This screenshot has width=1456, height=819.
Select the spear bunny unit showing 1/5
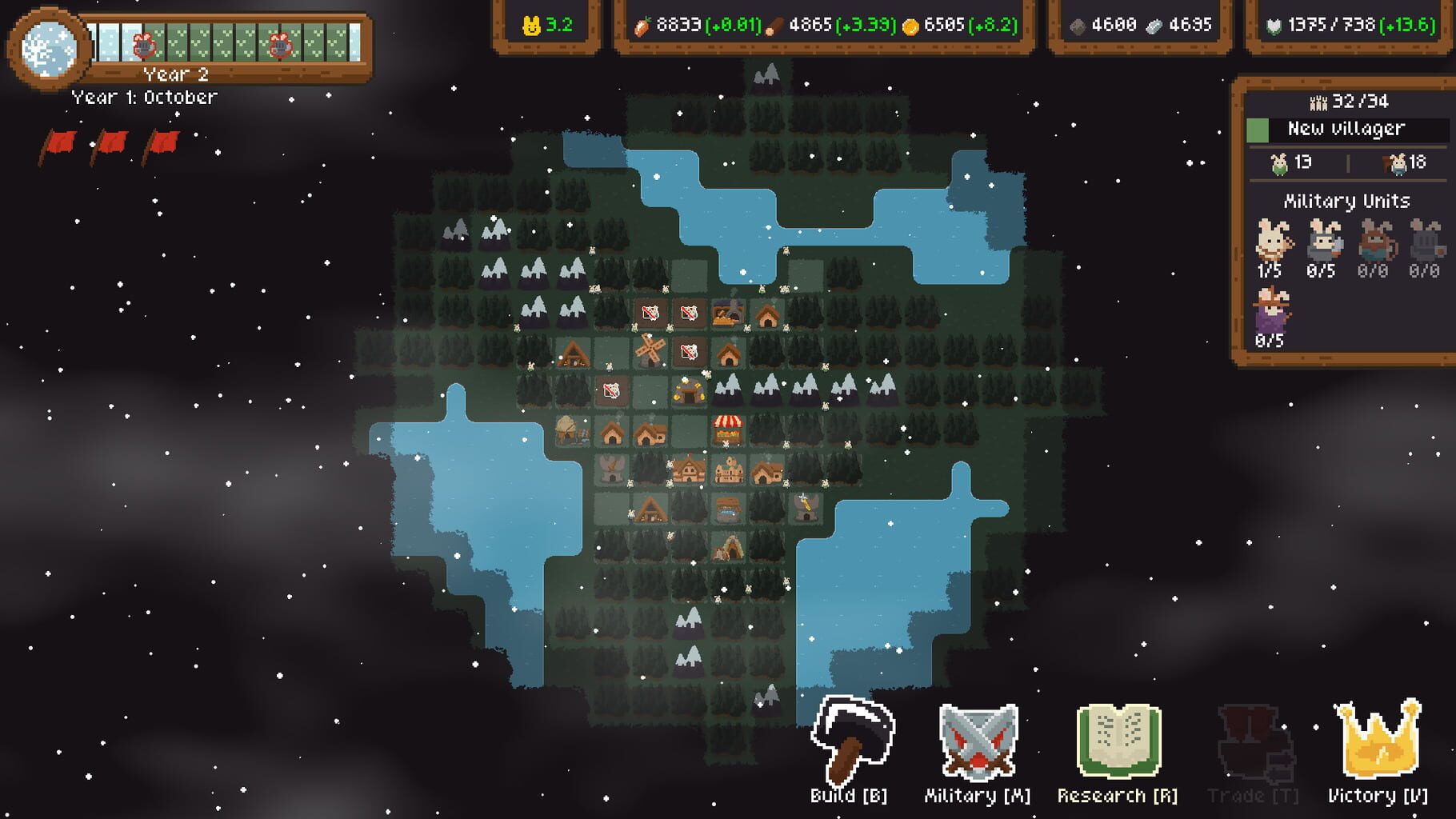coord(1274,244)
